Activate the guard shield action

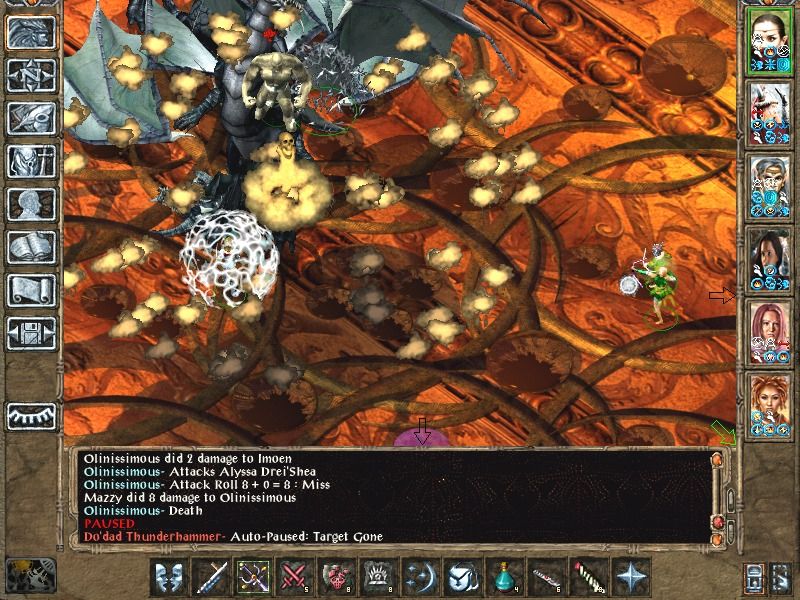(171, 577)
